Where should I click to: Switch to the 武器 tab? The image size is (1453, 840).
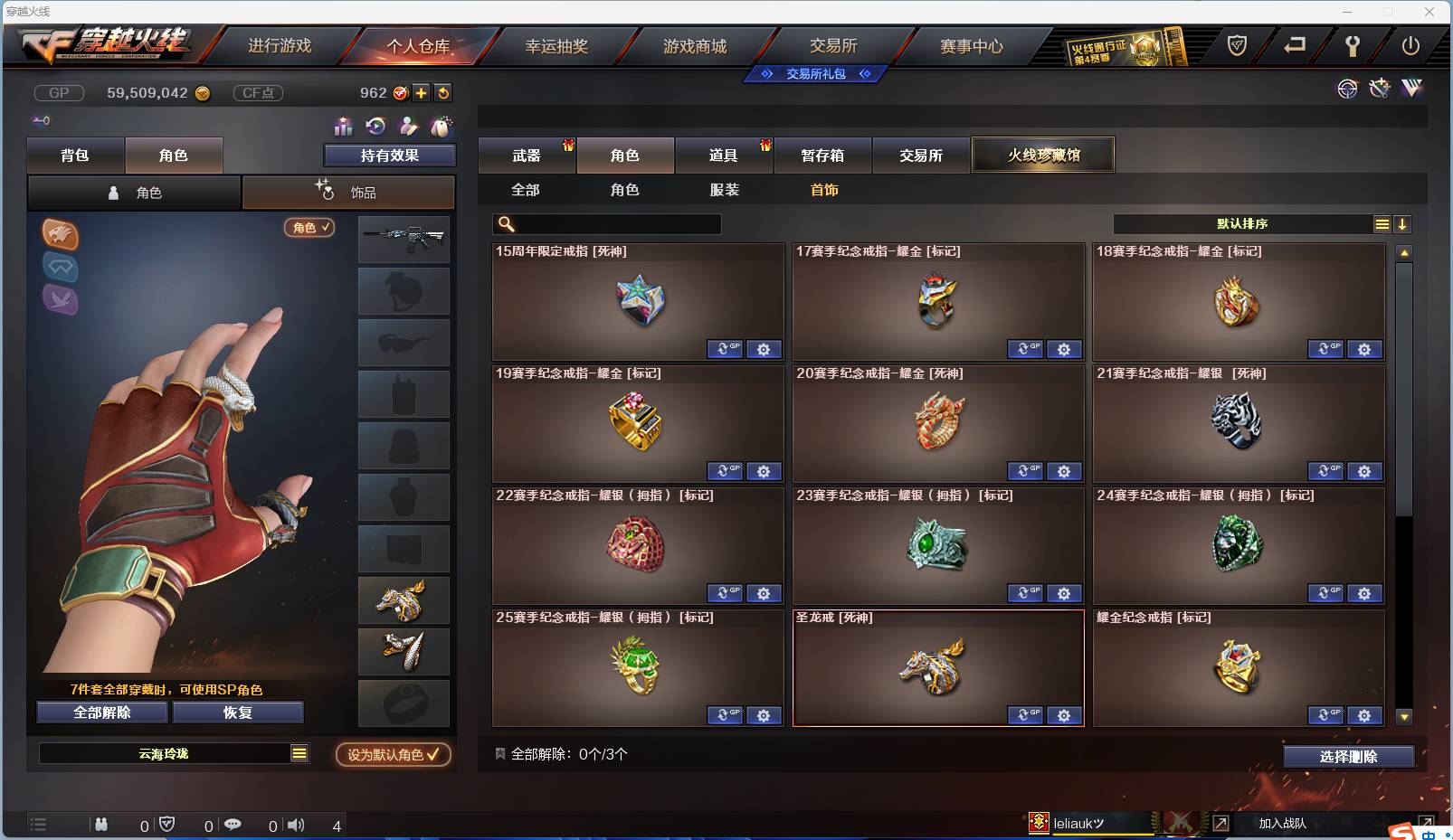(x=527, y=155)
